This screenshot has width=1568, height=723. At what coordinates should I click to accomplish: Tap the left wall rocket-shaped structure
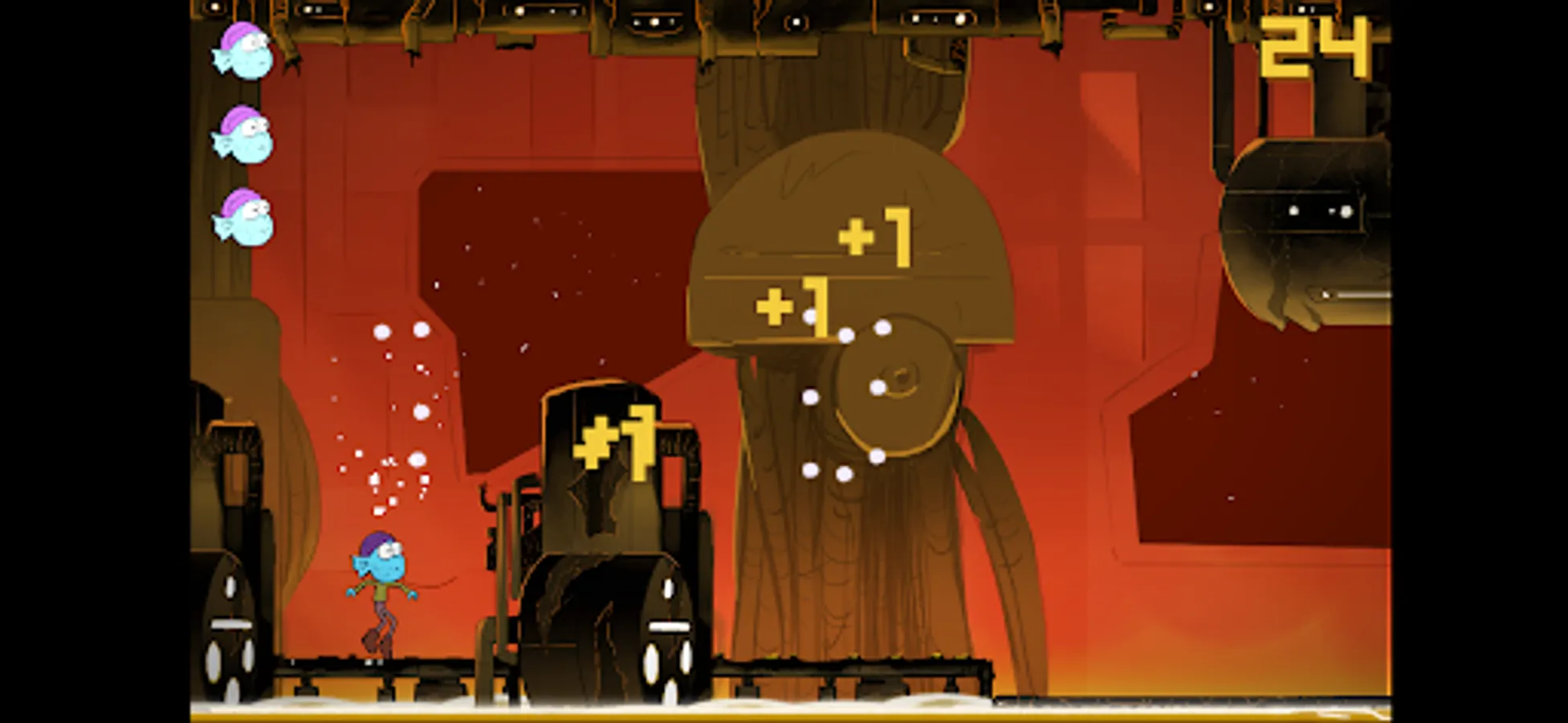tap(233, 619)
